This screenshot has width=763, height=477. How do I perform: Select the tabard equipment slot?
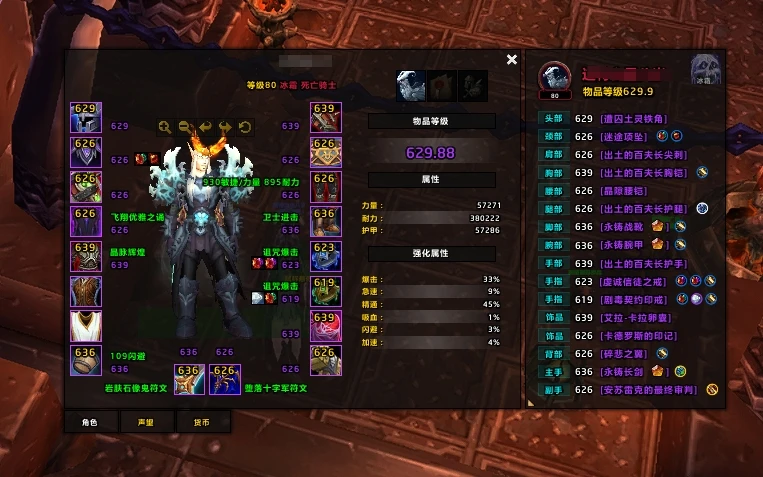pos(85,325)
